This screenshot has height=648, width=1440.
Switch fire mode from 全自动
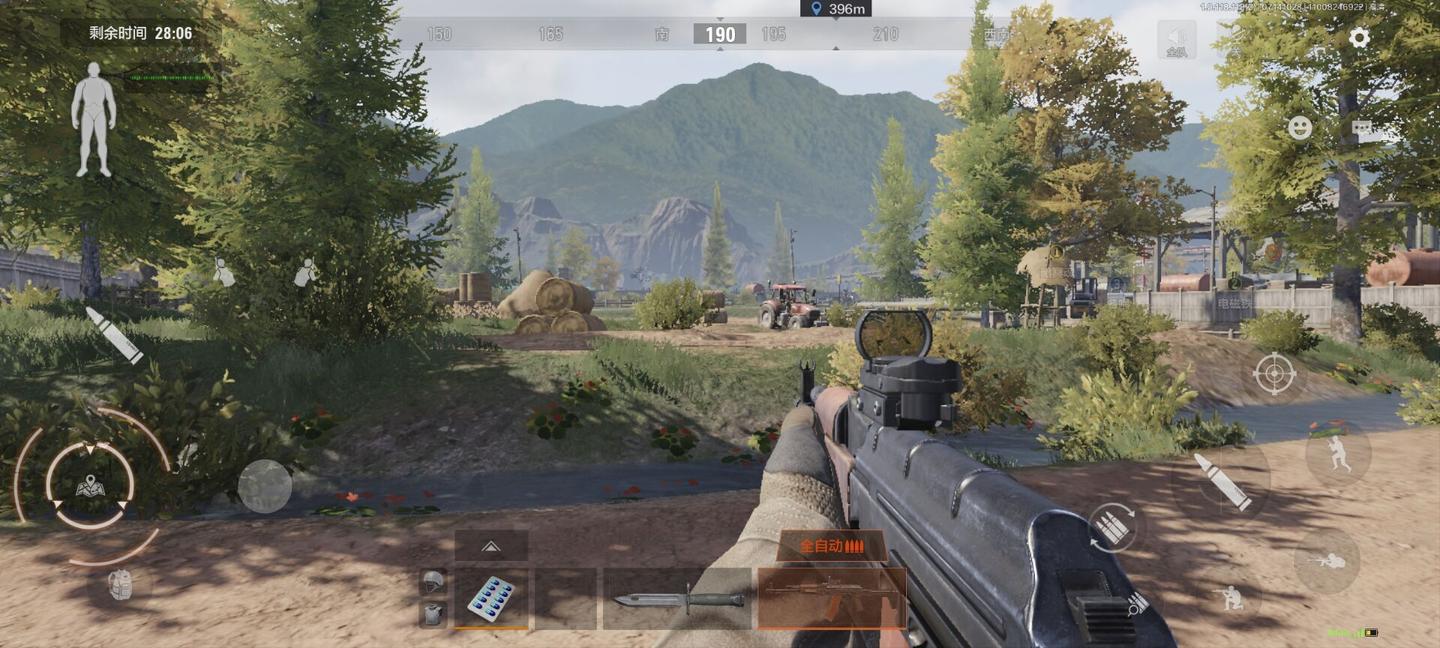831,546
